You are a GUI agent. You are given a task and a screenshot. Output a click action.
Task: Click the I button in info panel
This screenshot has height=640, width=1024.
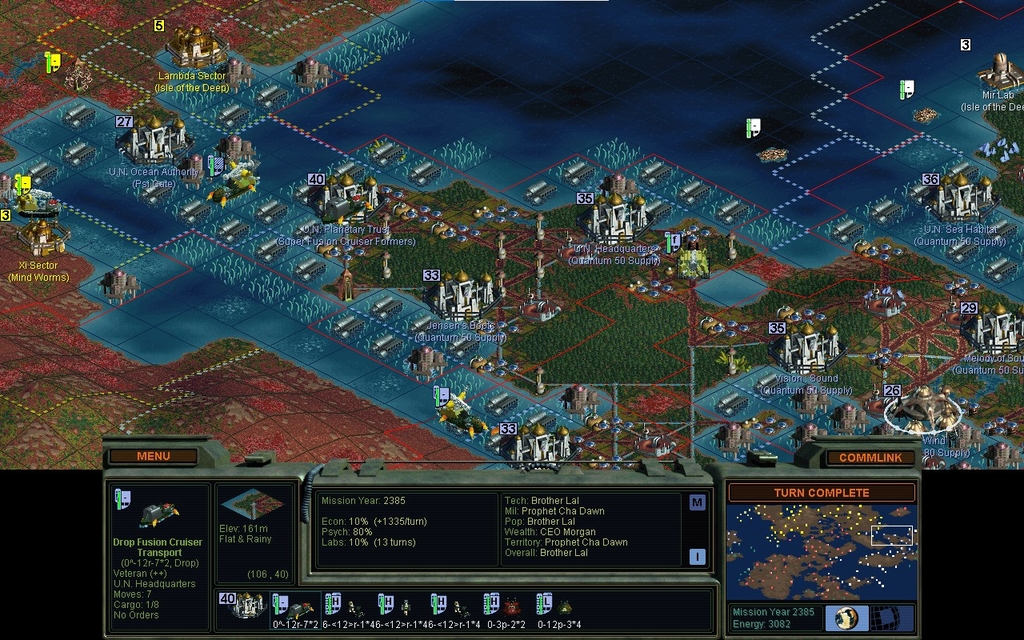click(x=697, y=557)
